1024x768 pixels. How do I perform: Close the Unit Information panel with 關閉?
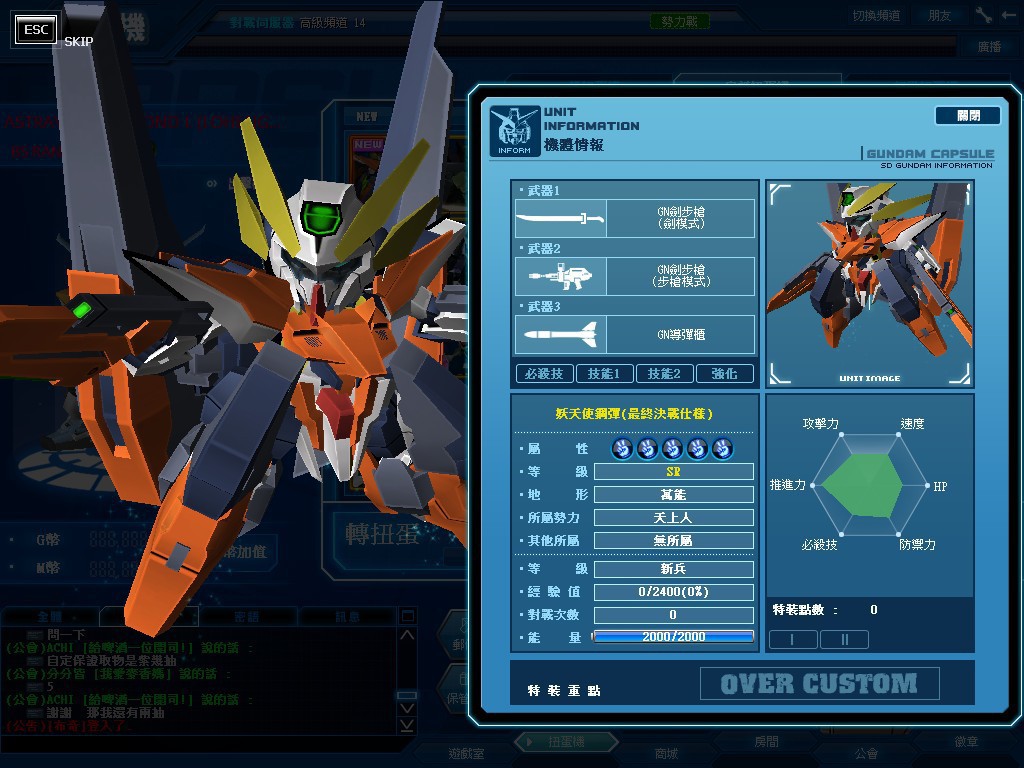tap(967, 116)
